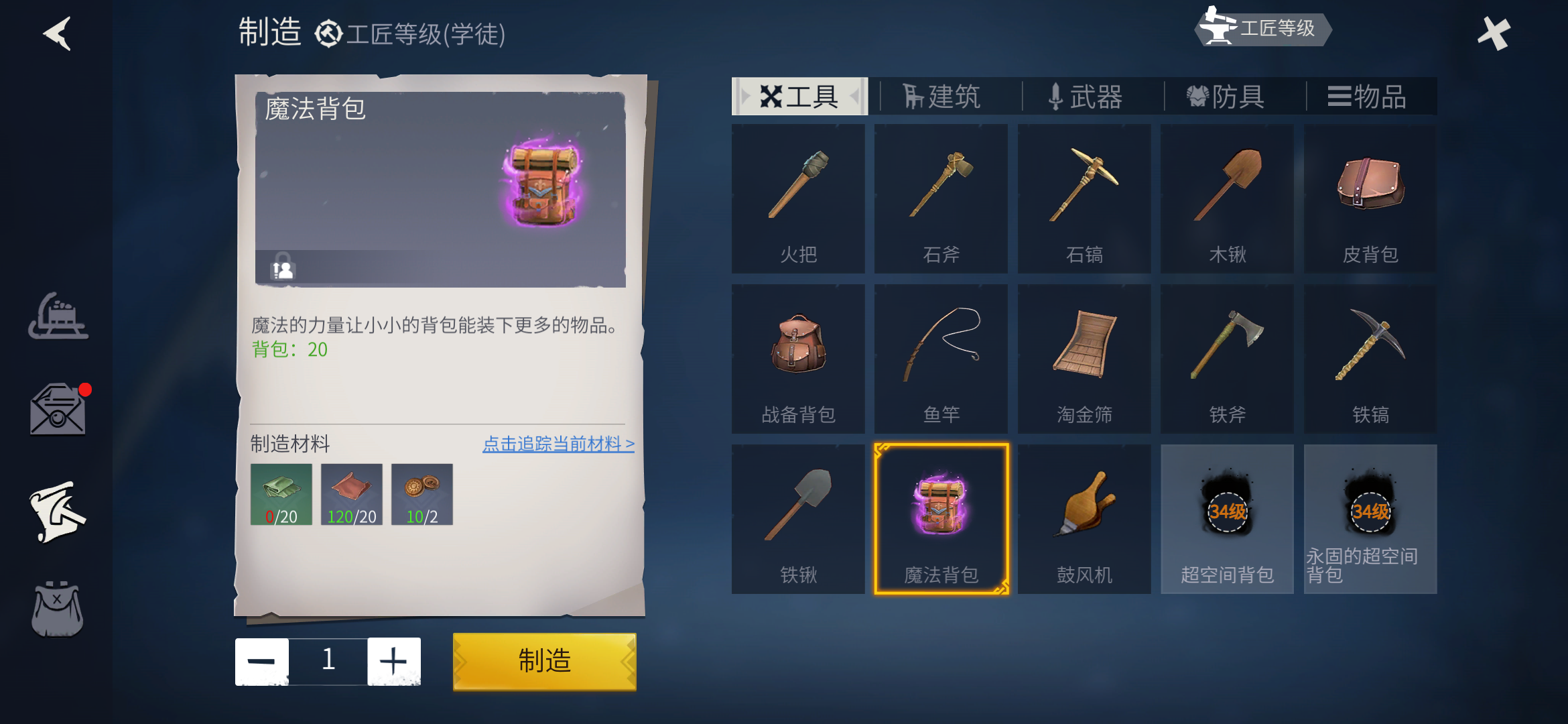The width and height of the screenshot is (1568, 724).
Task: Select the 木锹 wooden shovel
Action: pyautogui.click(x=1226, y=198)
